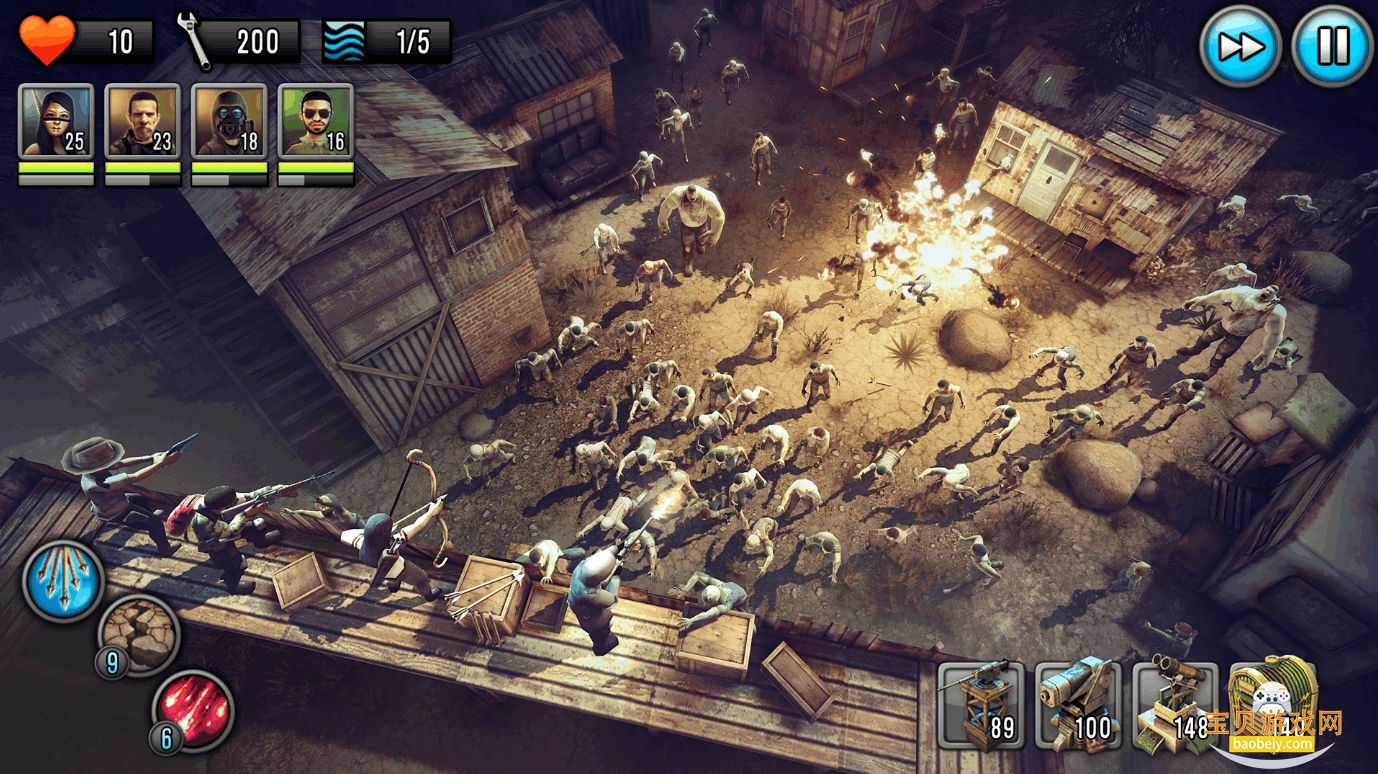Pause the game
1378x774 pixels.
point(1332,46)
